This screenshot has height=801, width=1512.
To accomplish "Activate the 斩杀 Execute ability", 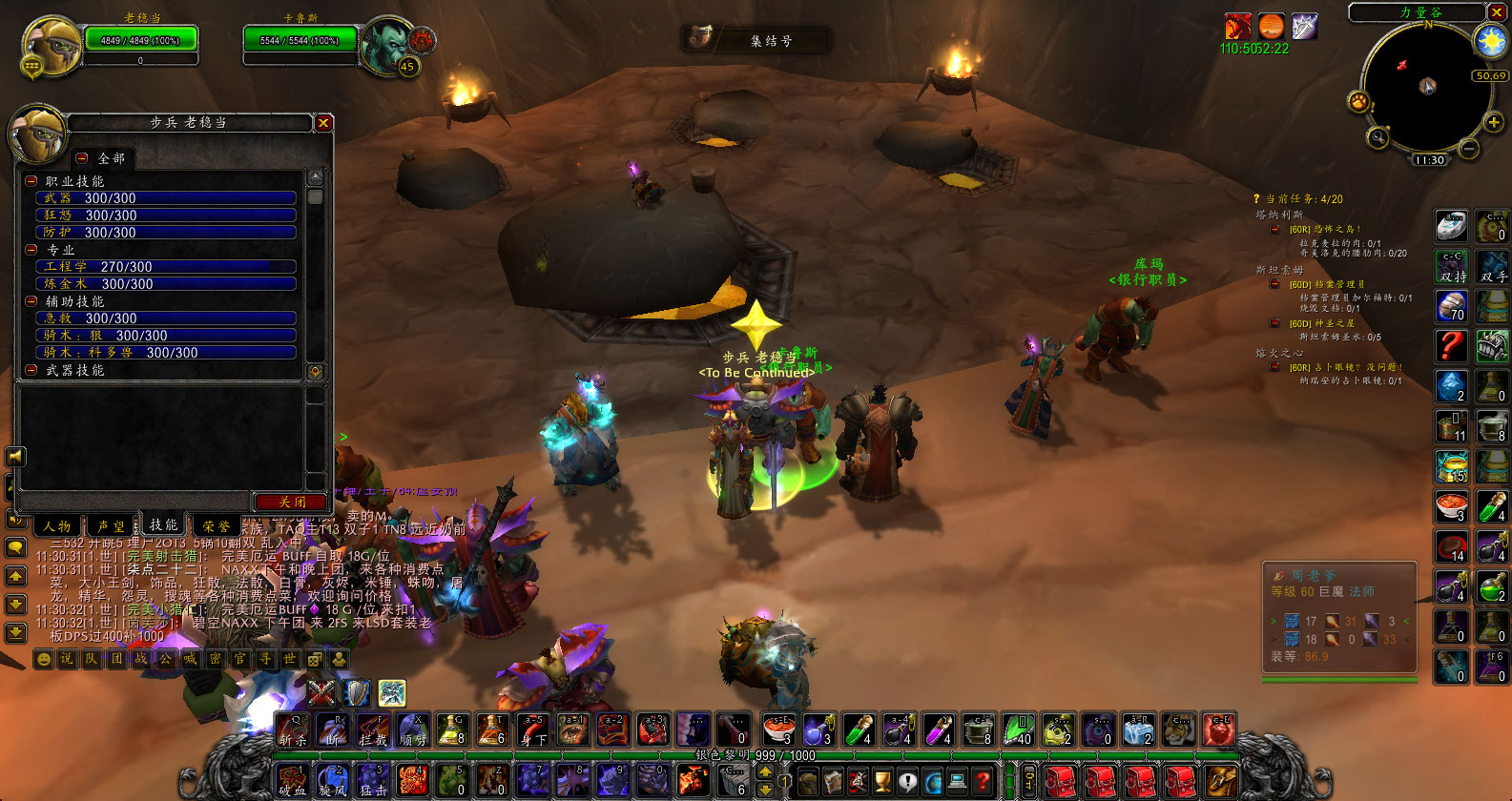I will [x=293, y=730].
